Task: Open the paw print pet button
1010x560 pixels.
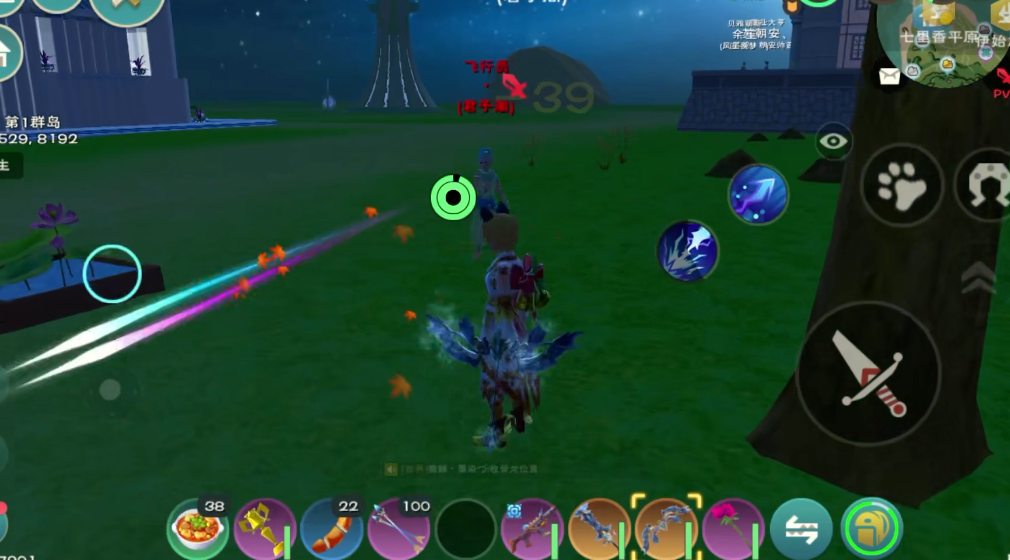Action: point(901,185)
